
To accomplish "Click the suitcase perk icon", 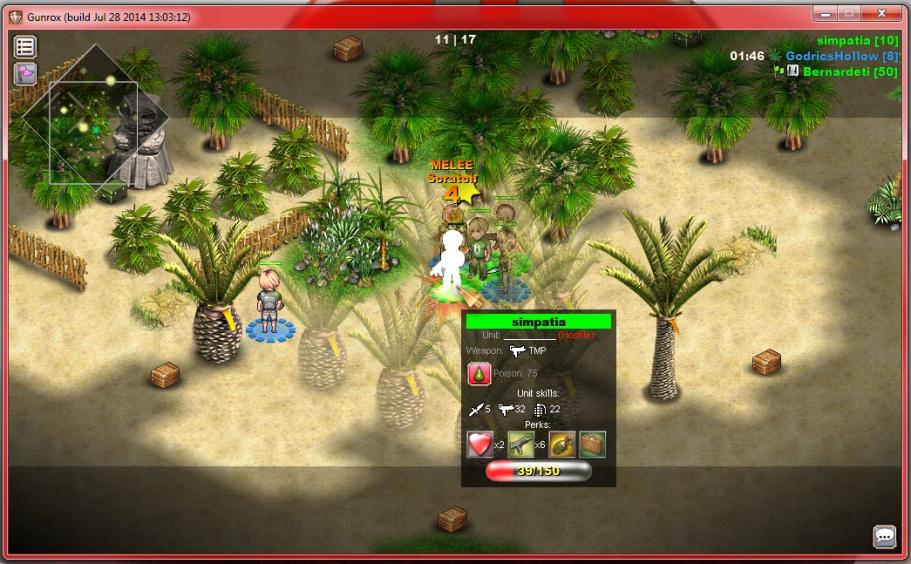I will coord(592,444).
